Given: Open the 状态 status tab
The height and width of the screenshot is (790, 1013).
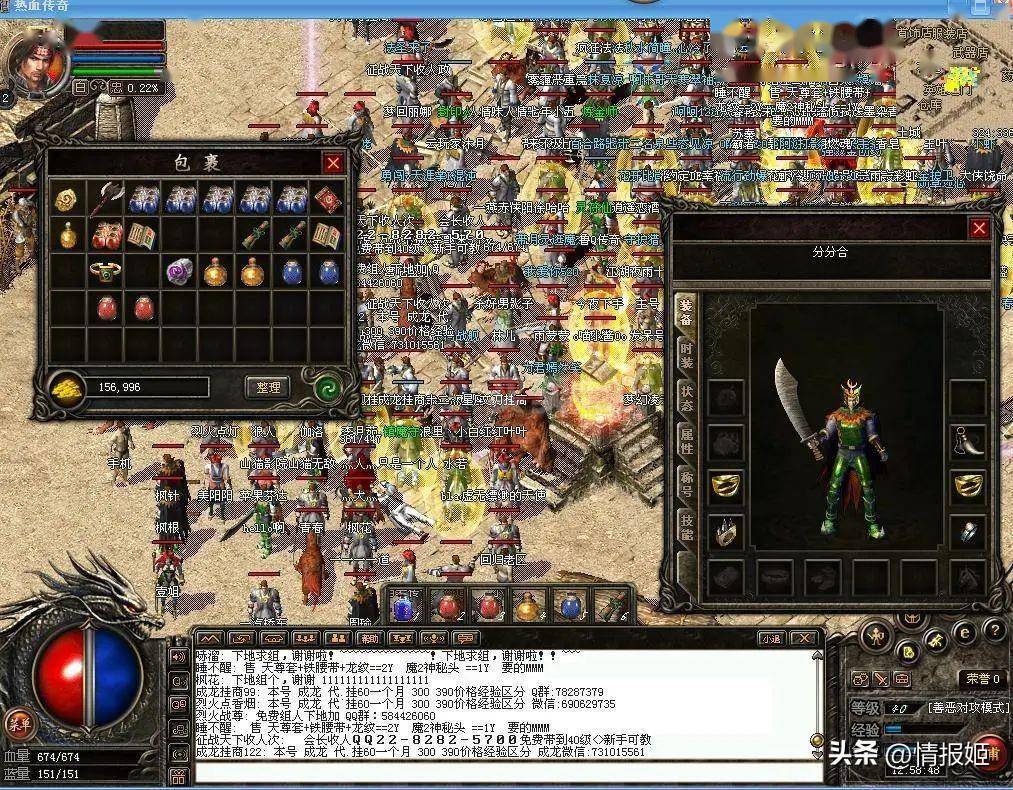Looking at the screenshot, I should click(686, 395).
